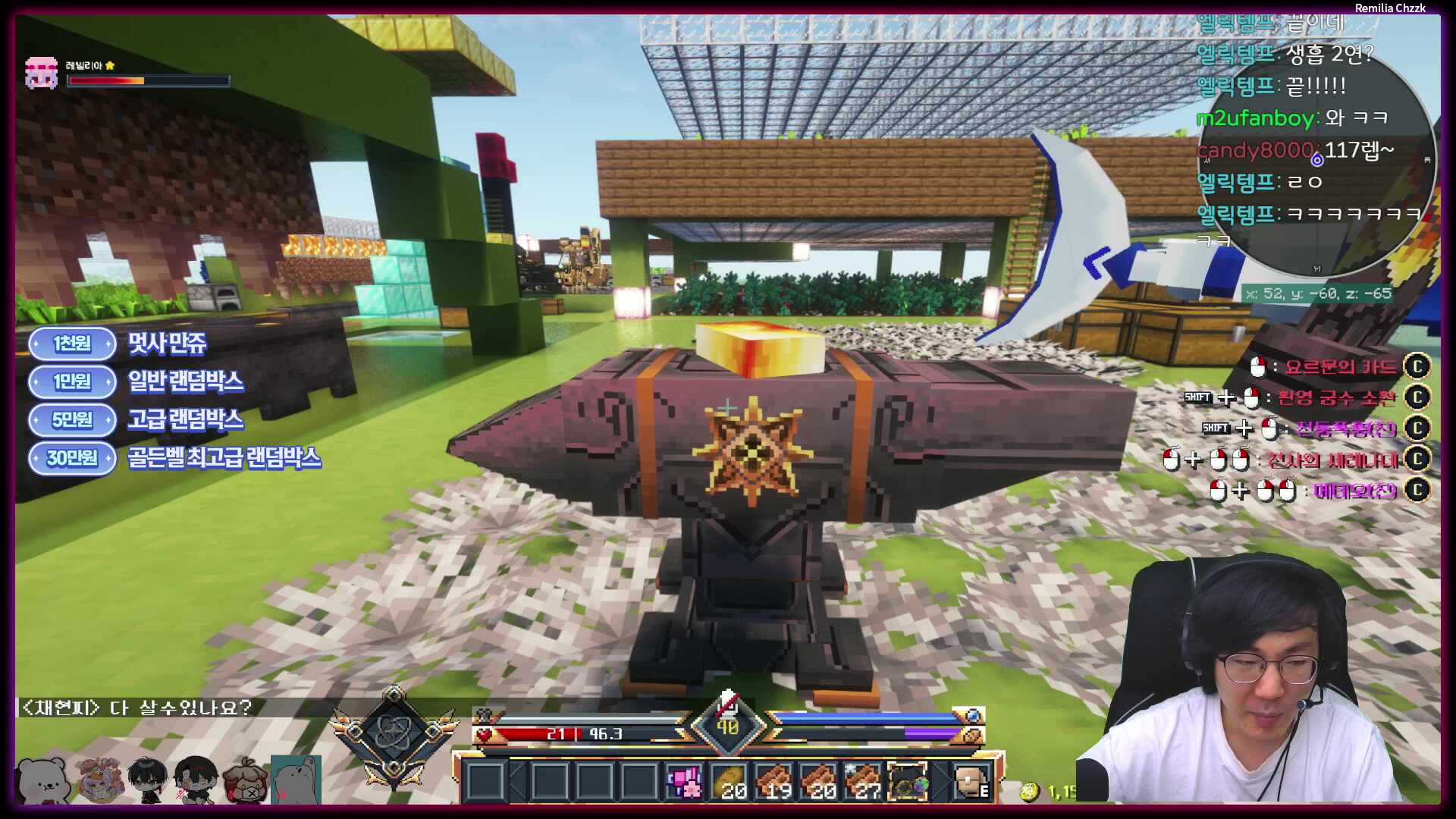Choose the 1만원 일반 랜덤박스 row
Screen dimensions: 1456x819
(x=136, y=381)
